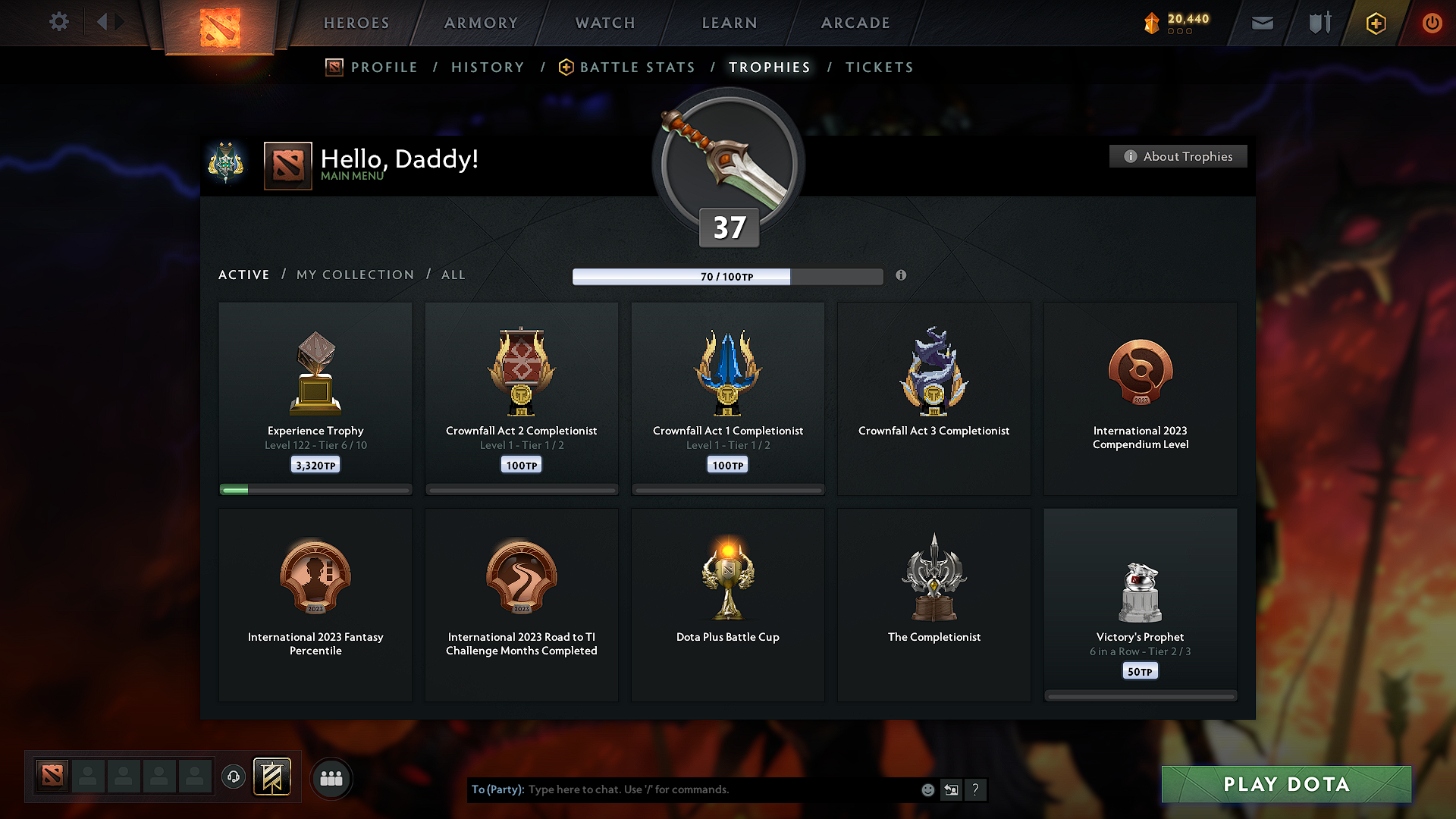Click the power button to exit
This screenshot has width=1456, height=819.
point(1432,22)
